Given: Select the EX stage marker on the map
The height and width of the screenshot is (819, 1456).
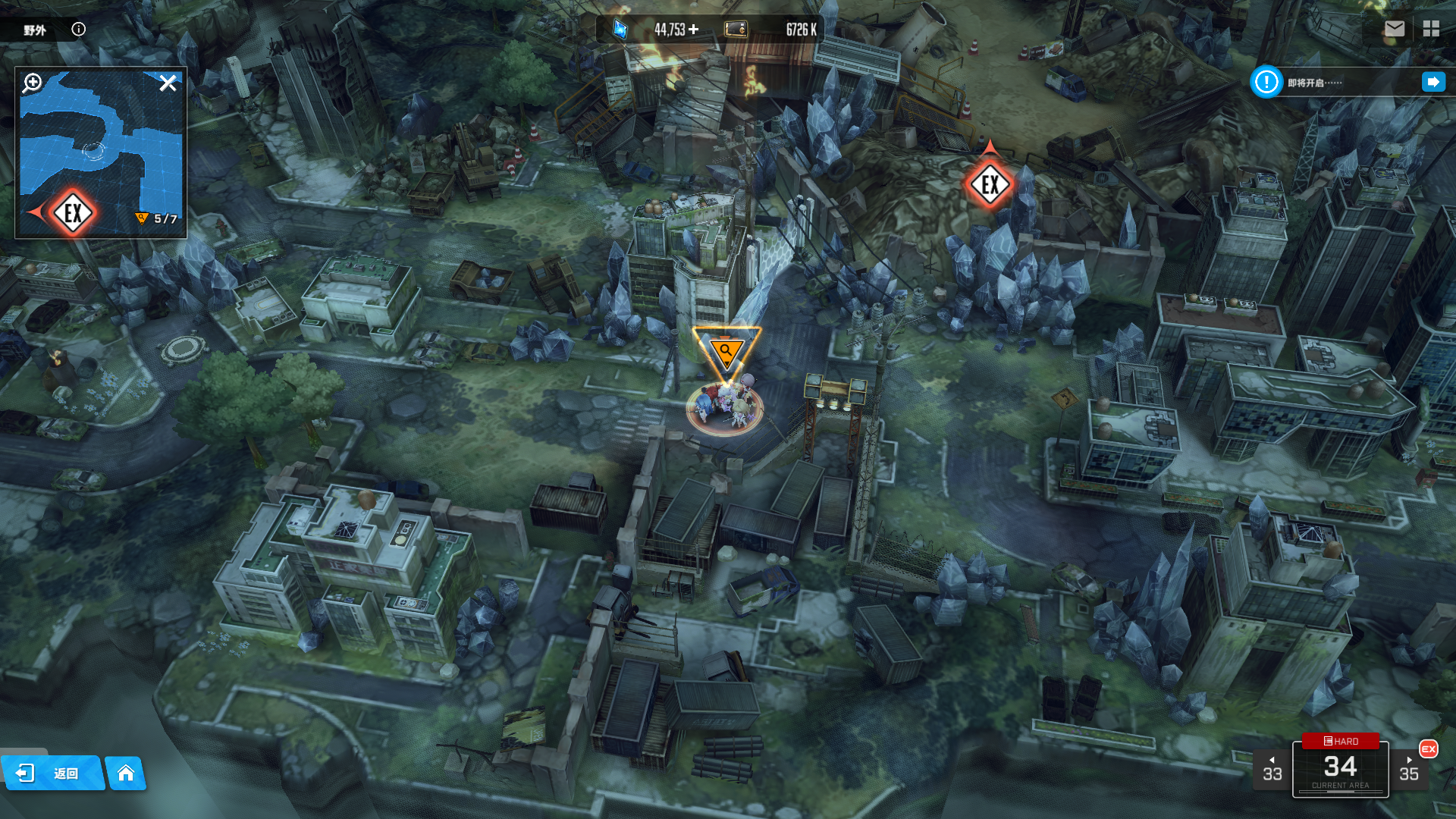Looking at the screenshot, I should point(990,184).
